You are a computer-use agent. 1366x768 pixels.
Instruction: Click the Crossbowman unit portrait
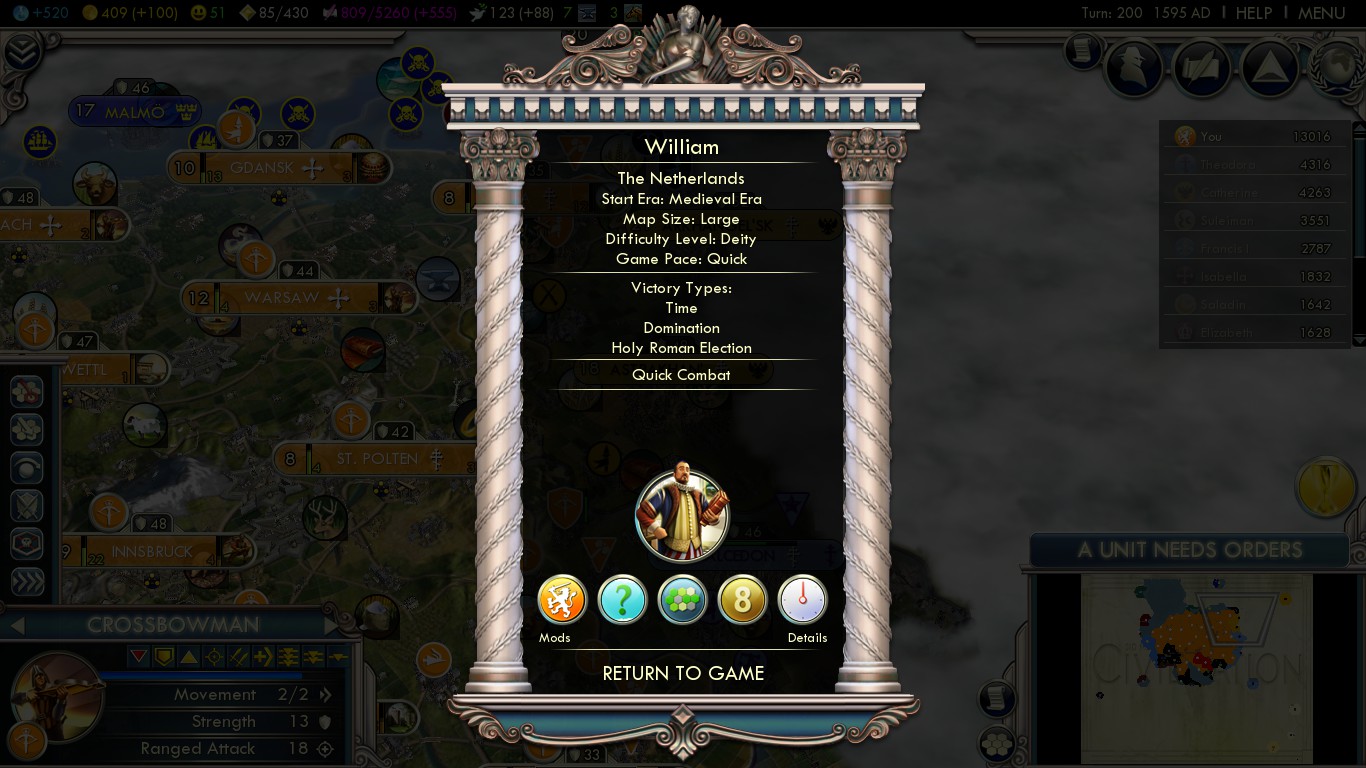tap(57, 697)
